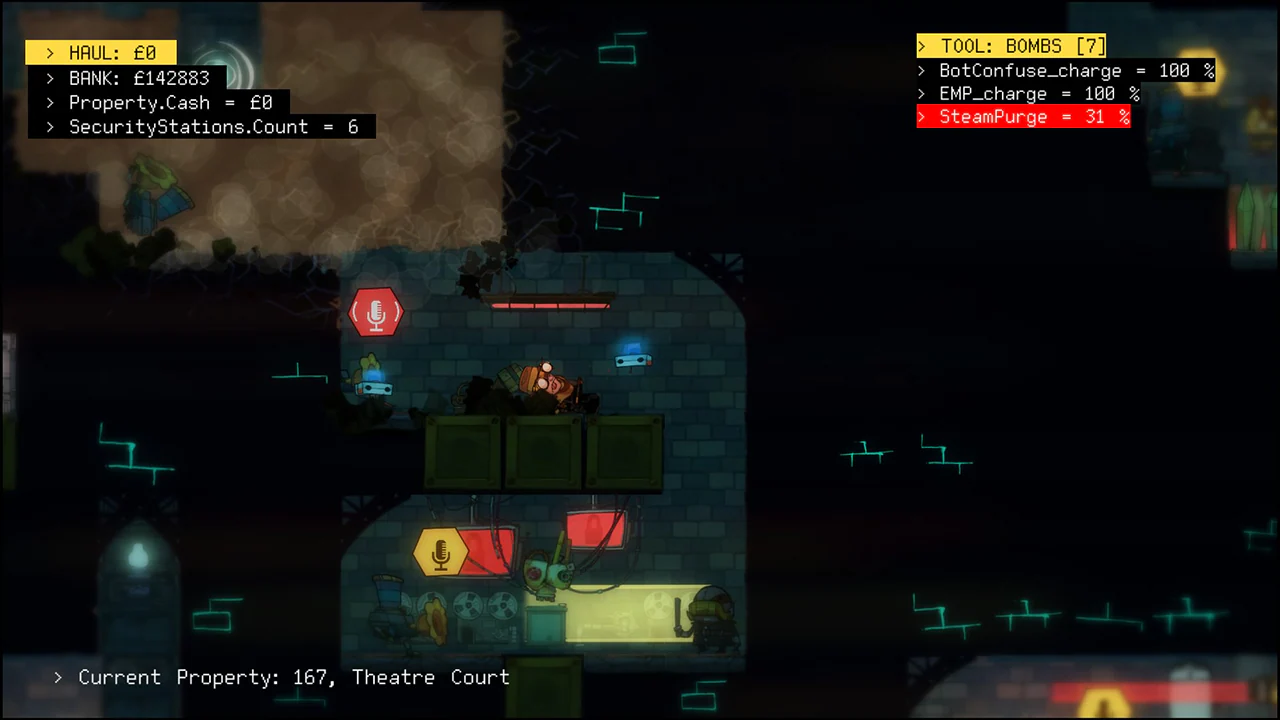Click the Property.Cash entry

pos(170,102)
